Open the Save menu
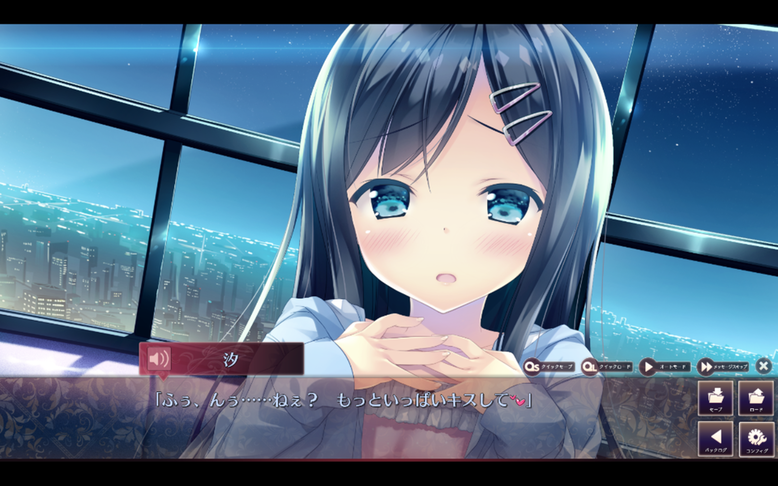 point(715,398)
